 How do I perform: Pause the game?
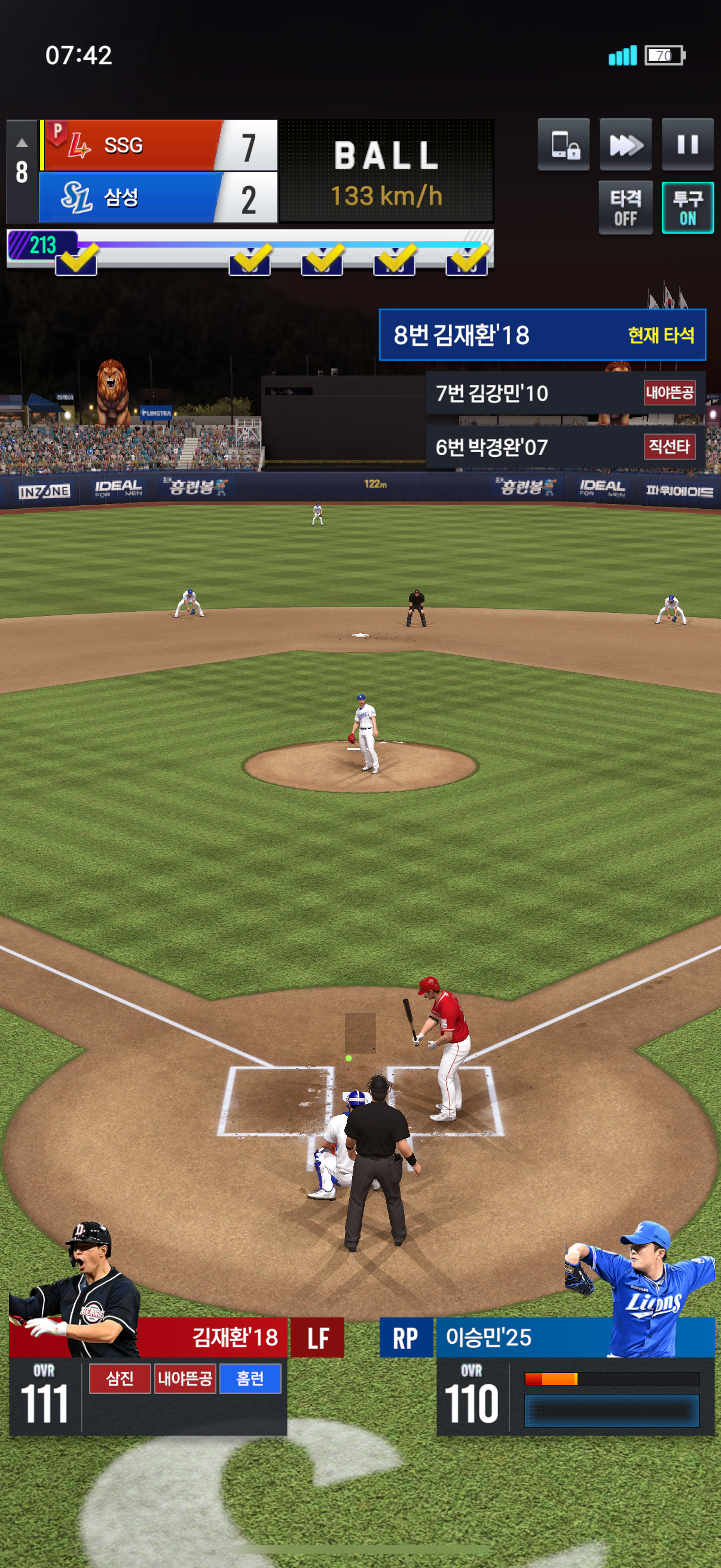point(687,144)
